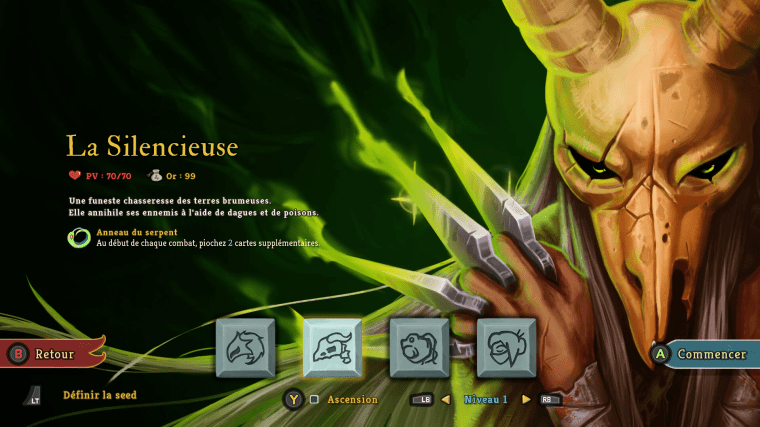The image size is (760, 427).
Task: Pick the Defect robot character tile
Action: pos(419,348)
